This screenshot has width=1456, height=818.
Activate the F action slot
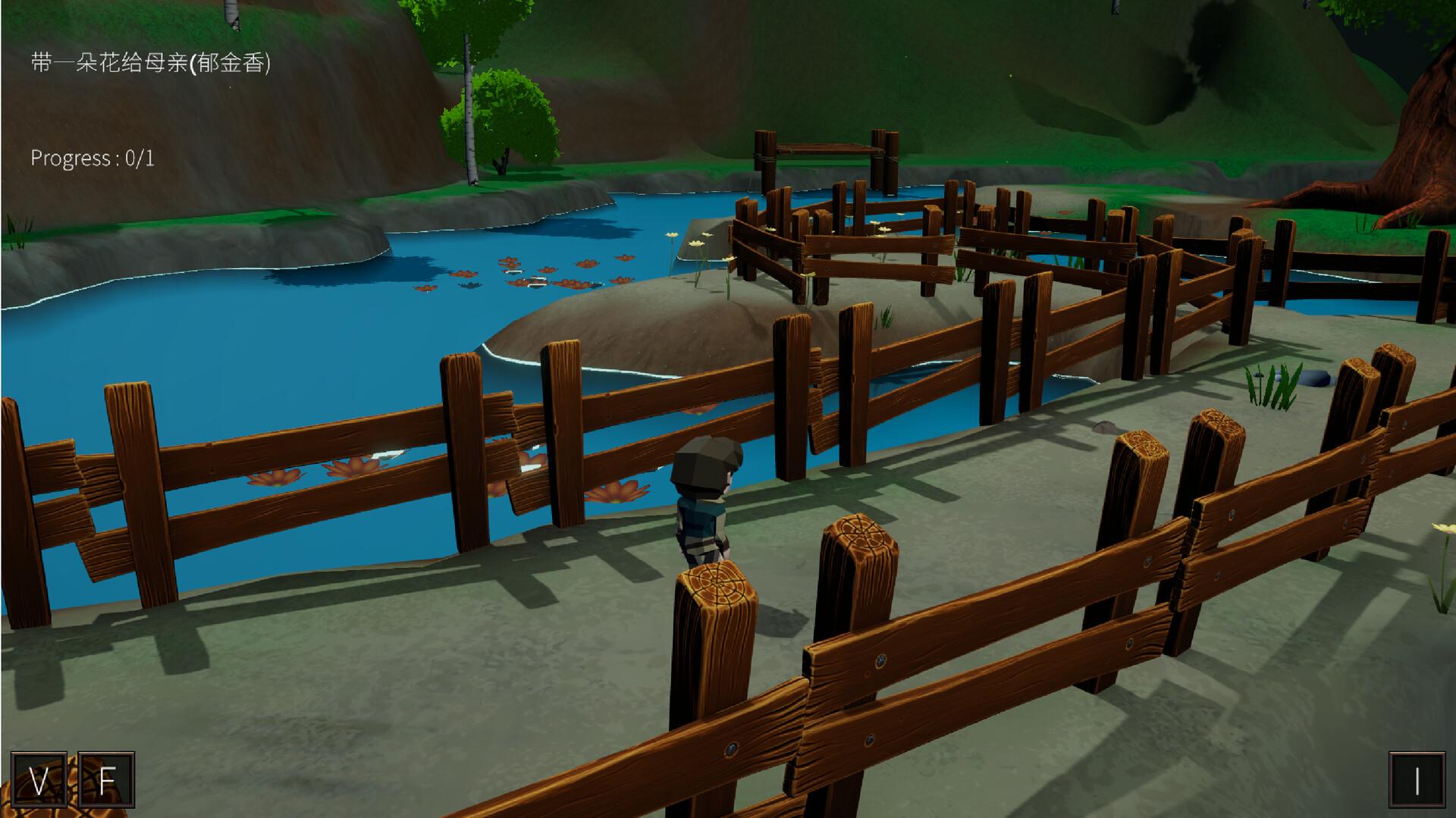click(106, 780)
